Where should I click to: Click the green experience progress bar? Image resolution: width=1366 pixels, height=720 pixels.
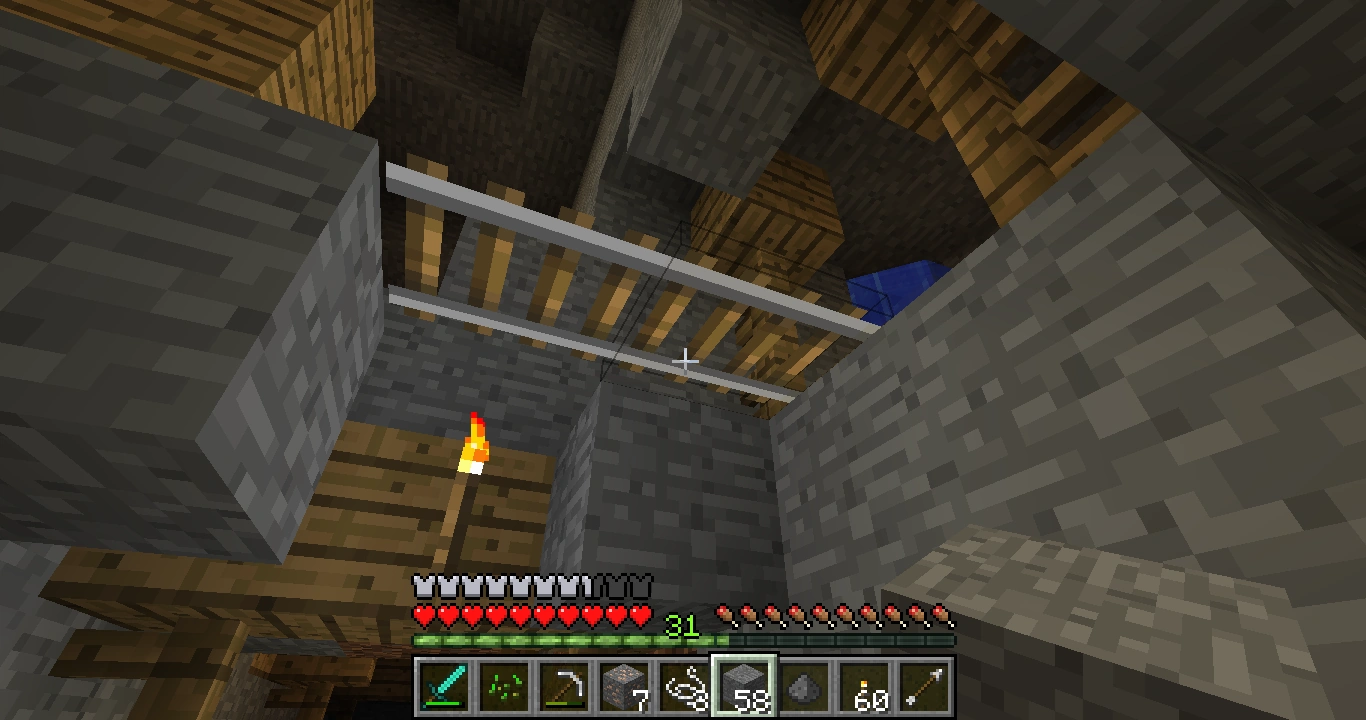pyautogui.click(x=550, y=640)
